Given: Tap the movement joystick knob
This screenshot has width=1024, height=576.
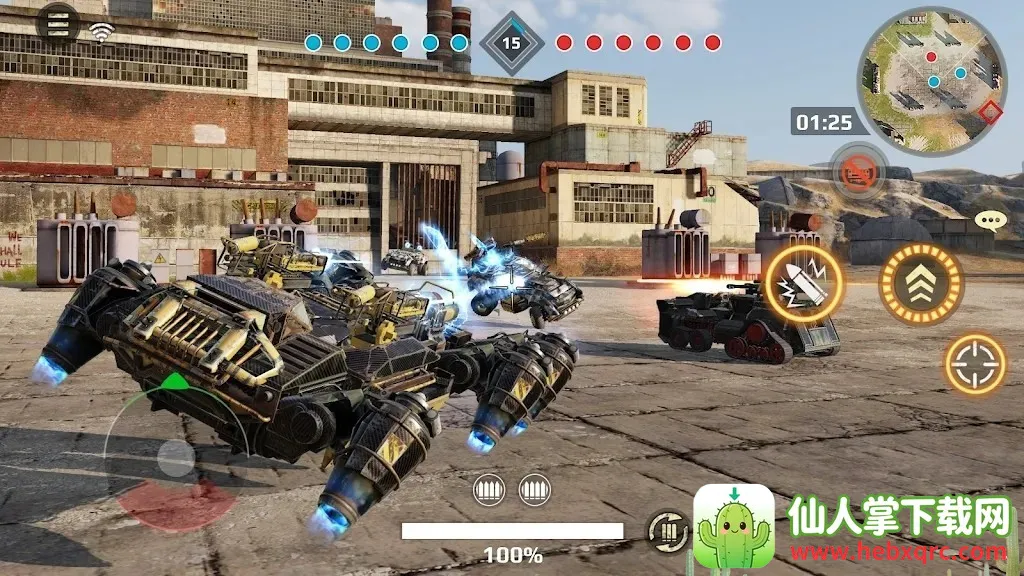Looking at the screenshot, I should coord(176,458).
